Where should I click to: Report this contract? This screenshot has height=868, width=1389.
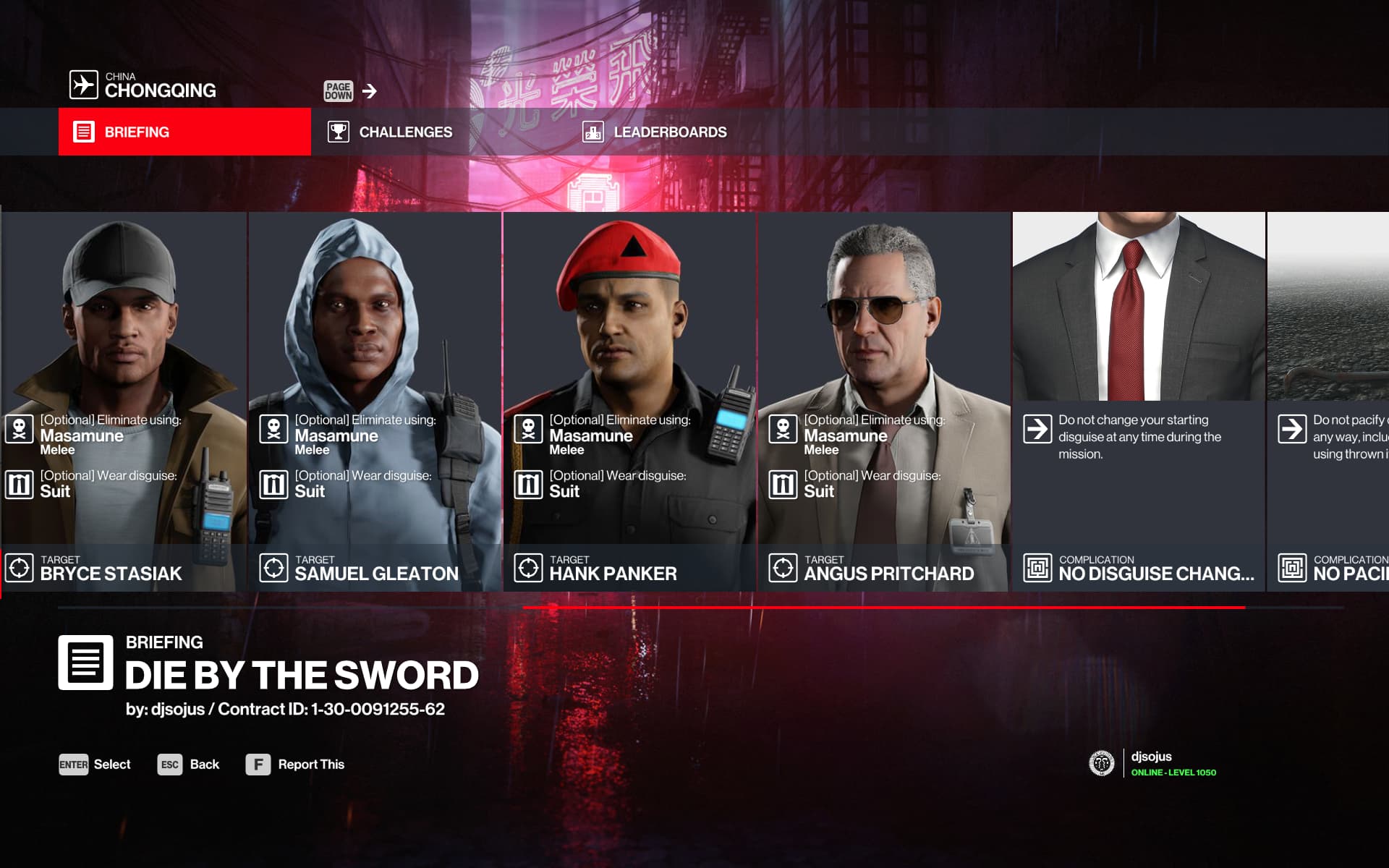tap(295, 765)
